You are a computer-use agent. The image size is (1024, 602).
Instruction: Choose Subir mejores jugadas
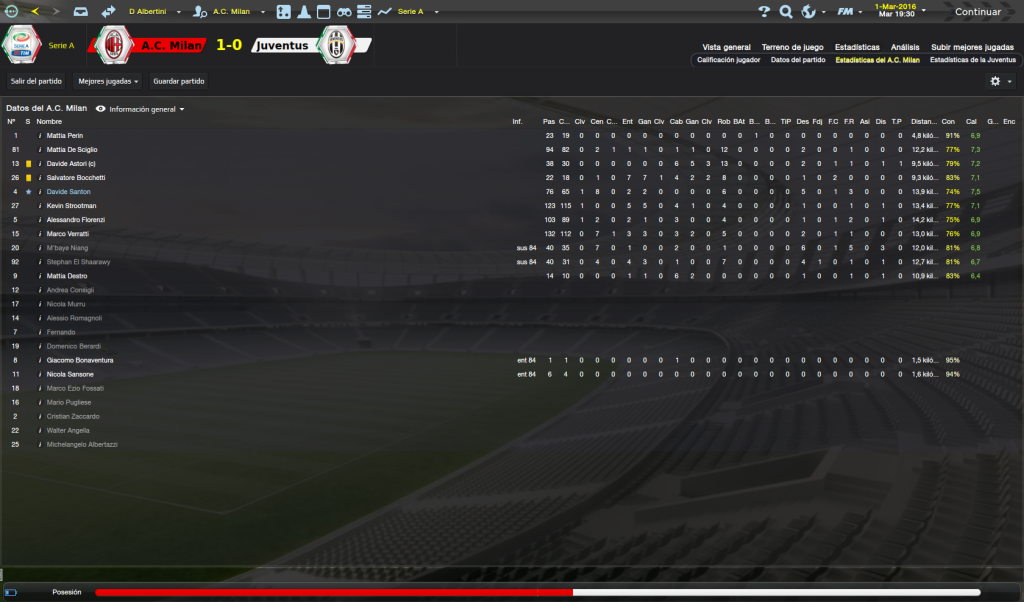coord(972,47)
